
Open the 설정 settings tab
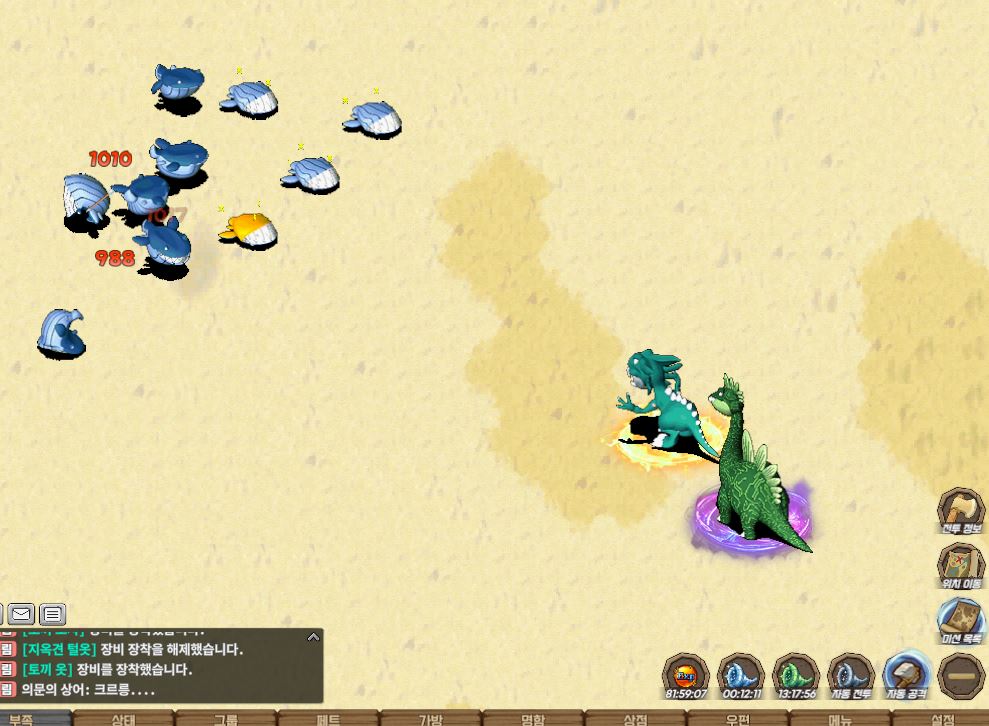(x=942, y=719)
